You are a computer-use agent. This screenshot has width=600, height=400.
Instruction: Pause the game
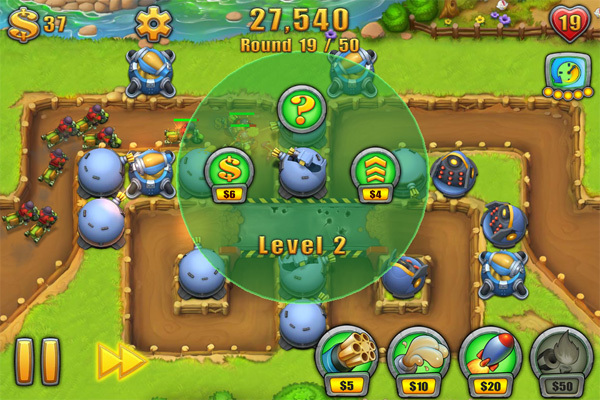37,361
